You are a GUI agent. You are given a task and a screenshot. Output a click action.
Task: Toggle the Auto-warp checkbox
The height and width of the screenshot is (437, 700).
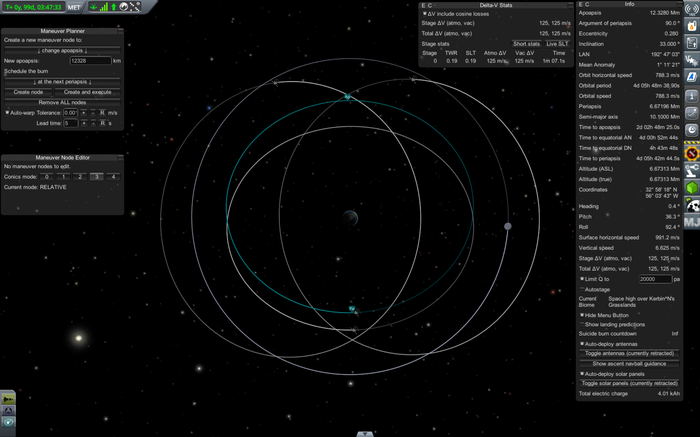pos(8,112)
